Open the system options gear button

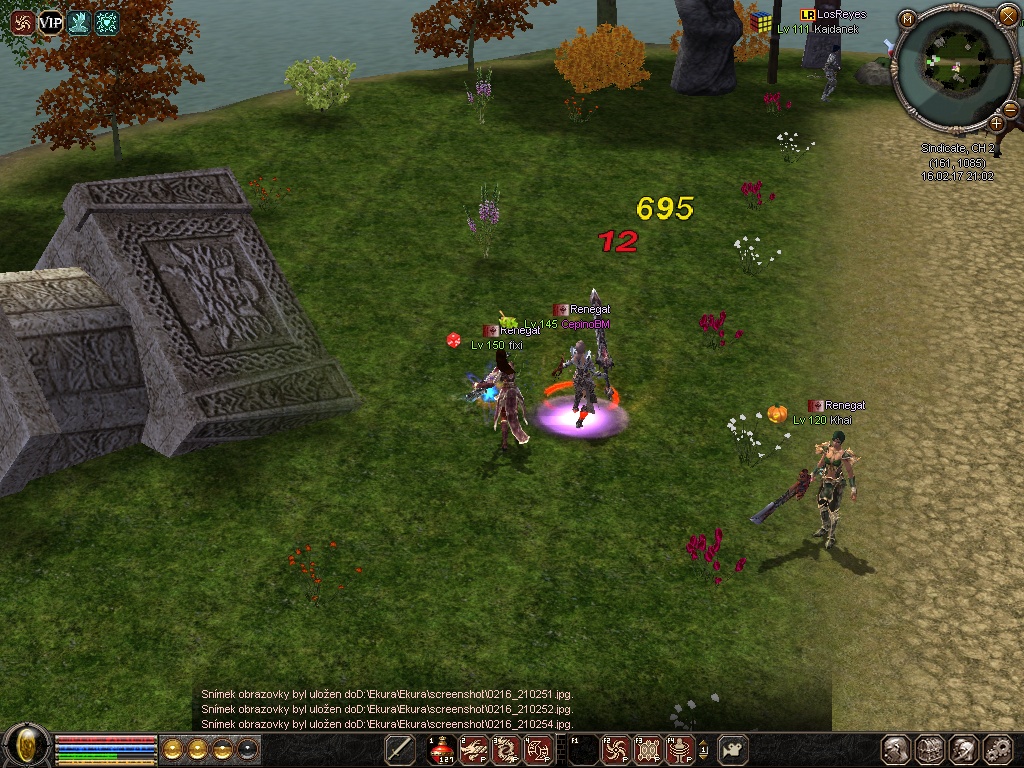pos(997,749)
